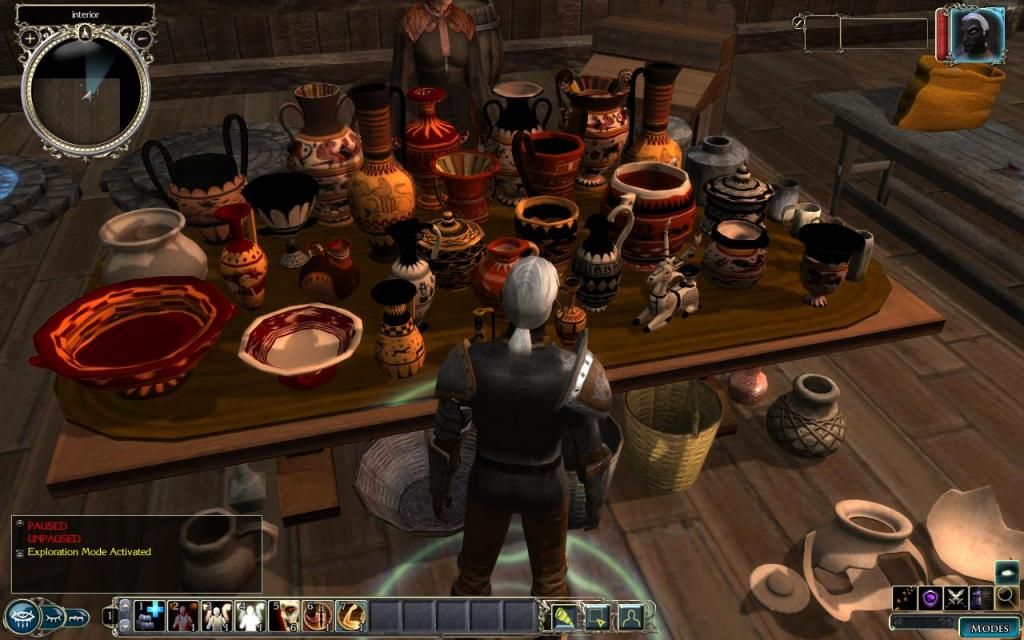Click the marquee selection tool button
Viewport: 1024px width, 640px height.
tap(598, 616)
